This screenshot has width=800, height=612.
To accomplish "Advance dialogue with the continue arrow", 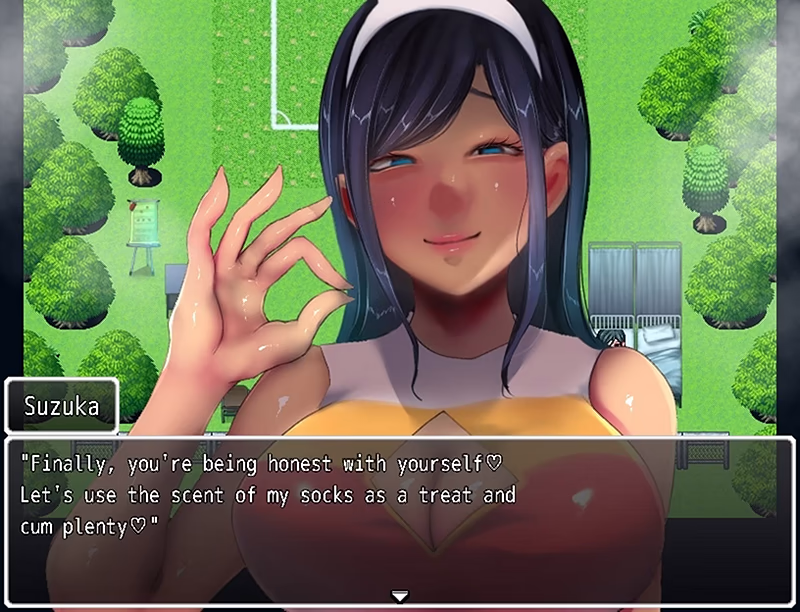I will tap(400, 596).
